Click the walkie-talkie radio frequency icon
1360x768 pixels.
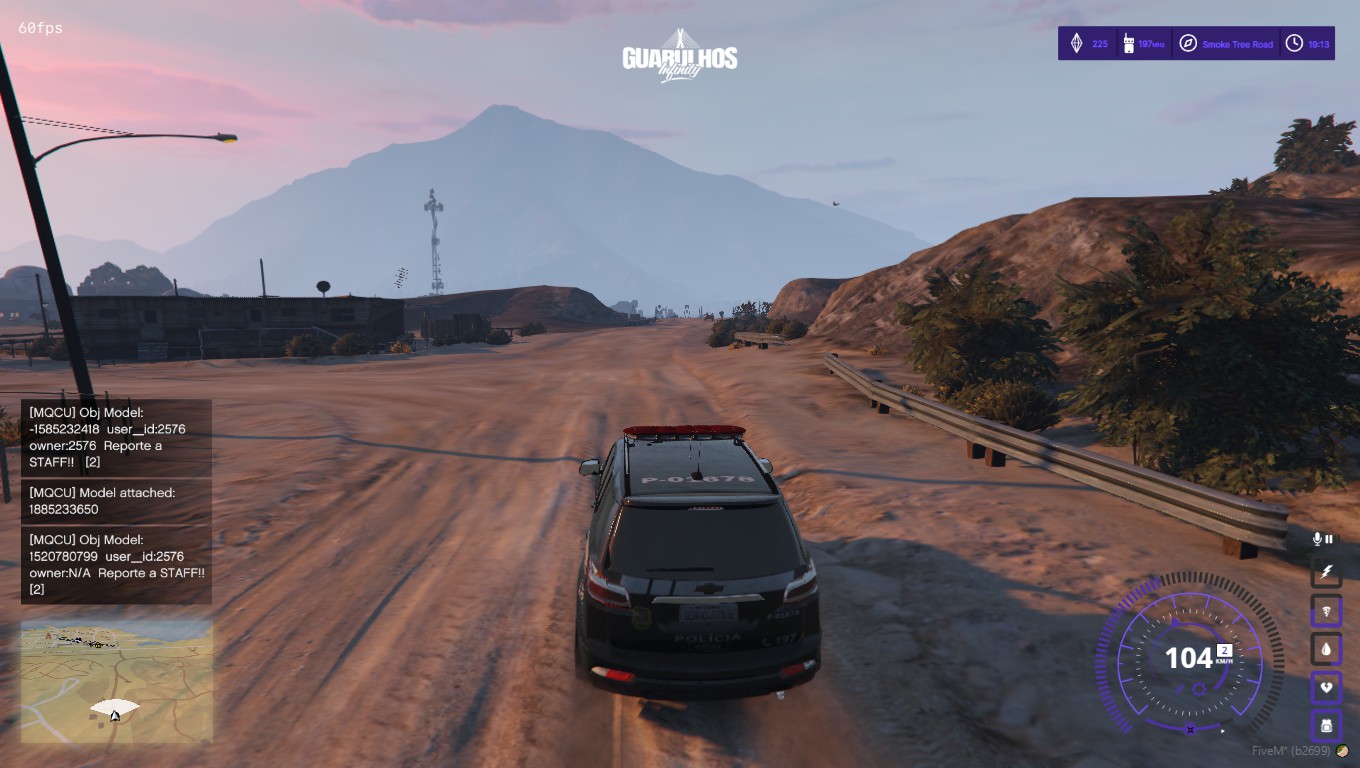coord(1127,44)
